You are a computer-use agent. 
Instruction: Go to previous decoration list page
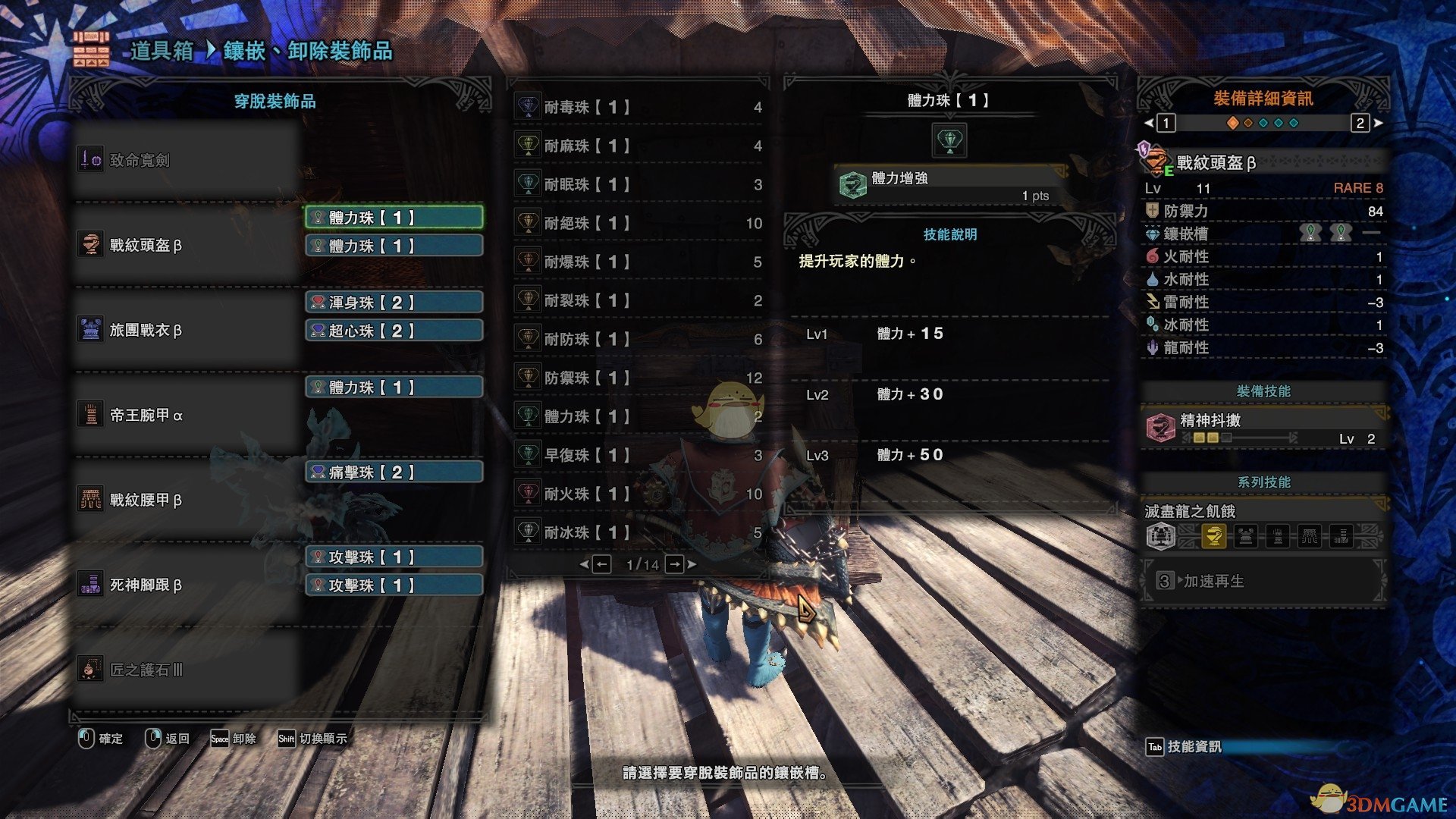(601, 564)
